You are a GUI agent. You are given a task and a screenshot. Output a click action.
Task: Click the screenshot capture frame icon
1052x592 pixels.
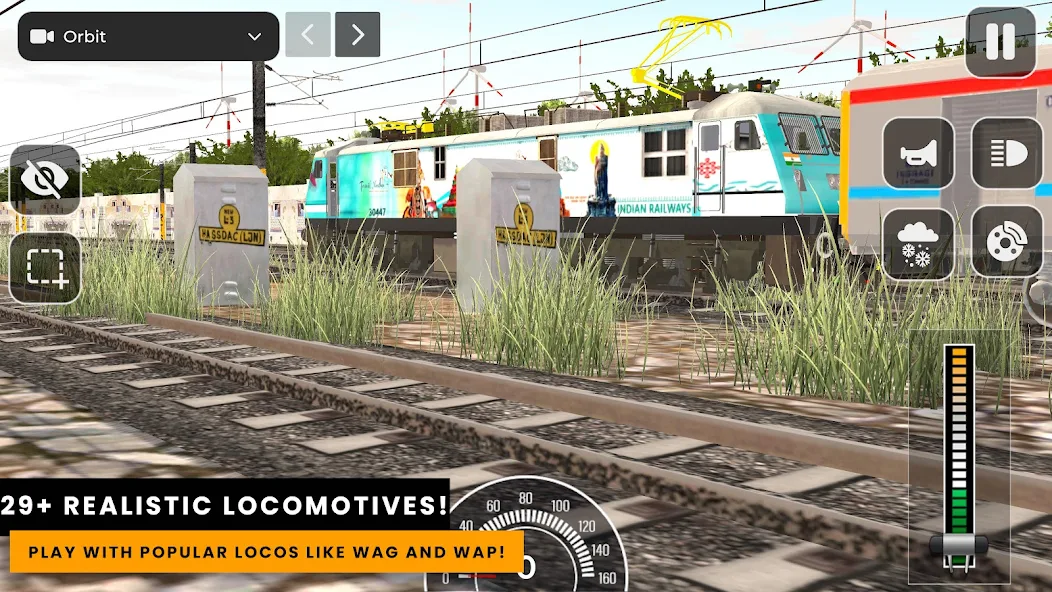(45, 267)
